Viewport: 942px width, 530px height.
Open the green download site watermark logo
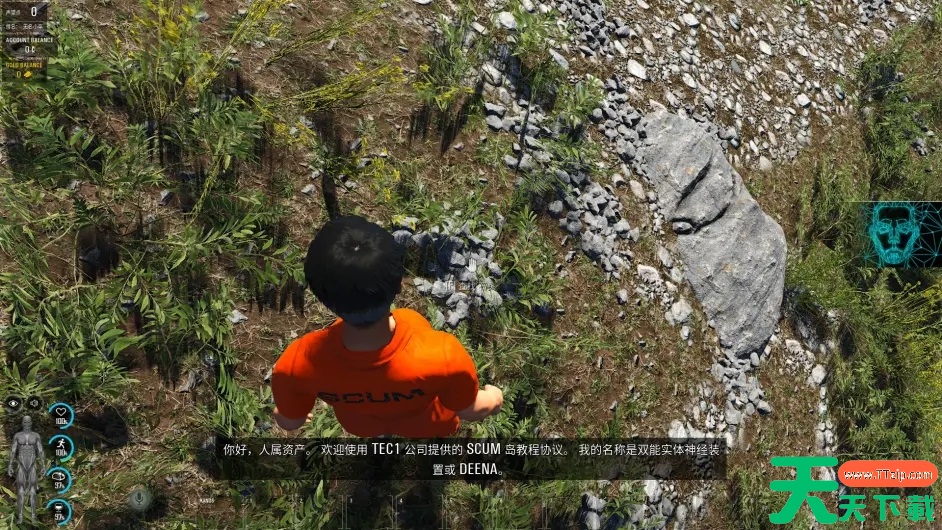pos(852,490)
